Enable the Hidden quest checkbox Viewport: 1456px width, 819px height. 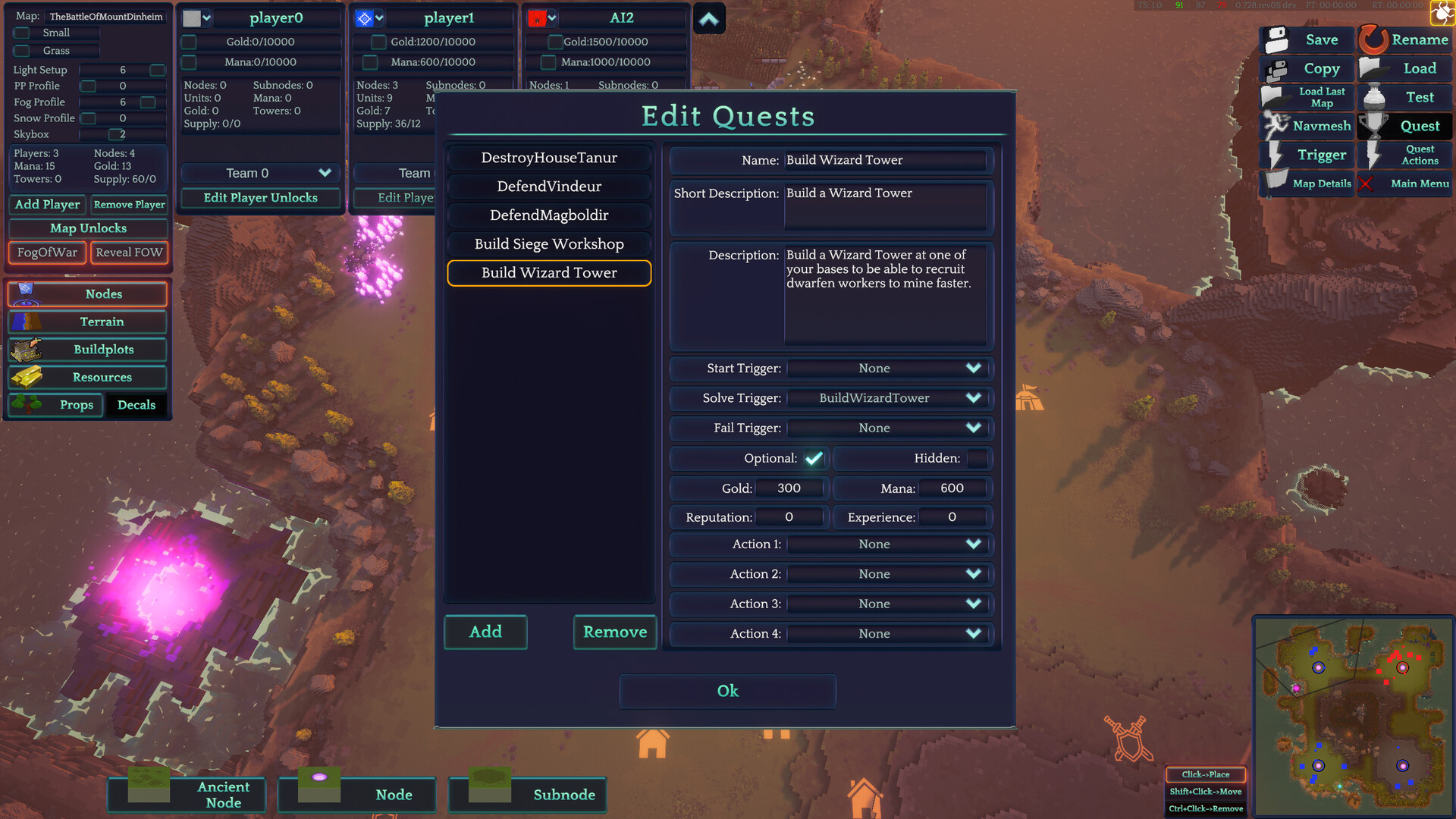click(x=977, y=458)
